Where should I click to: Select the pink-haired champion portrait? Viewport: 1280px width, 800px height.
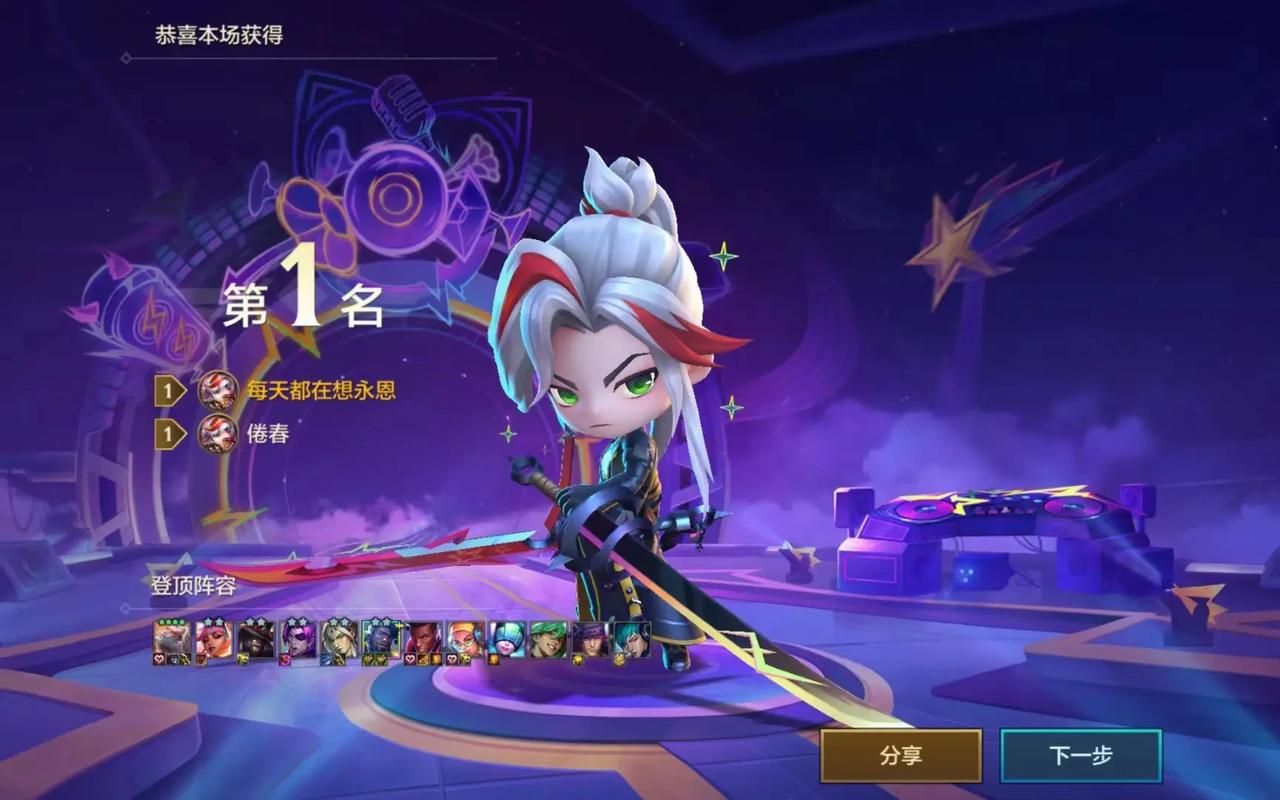point(213,639)
